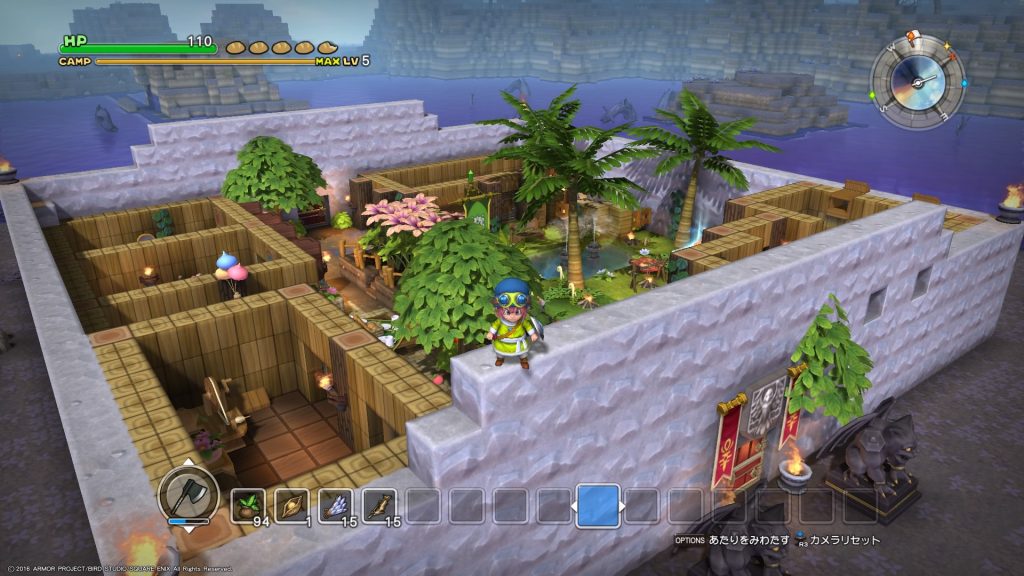This screenshot has height=576, width=1024.
Task: Select the brown branch item slot
Action: click(380, 506)
